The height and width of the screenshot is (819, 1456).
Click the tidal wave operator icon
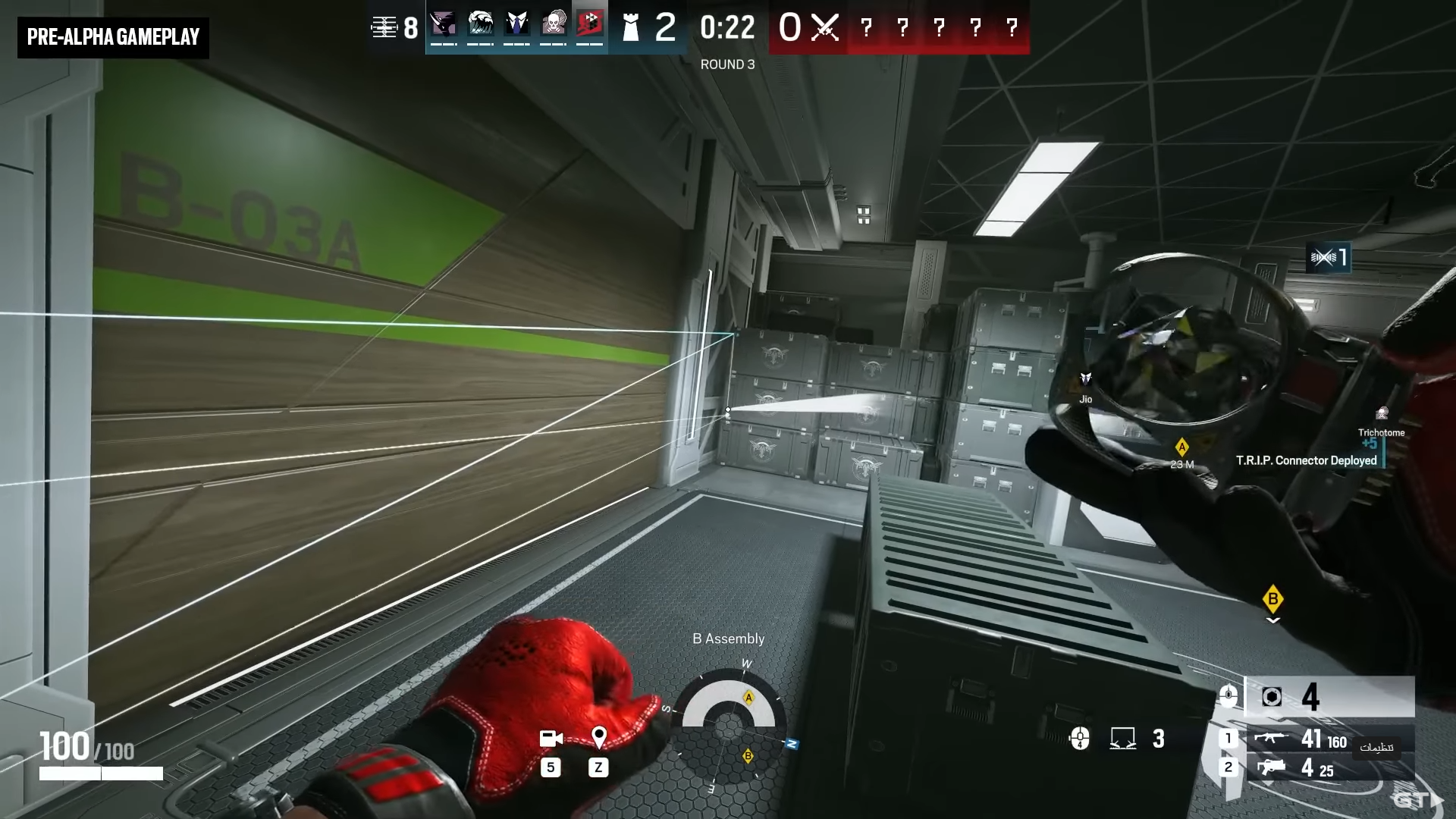(x=480, y=23)
